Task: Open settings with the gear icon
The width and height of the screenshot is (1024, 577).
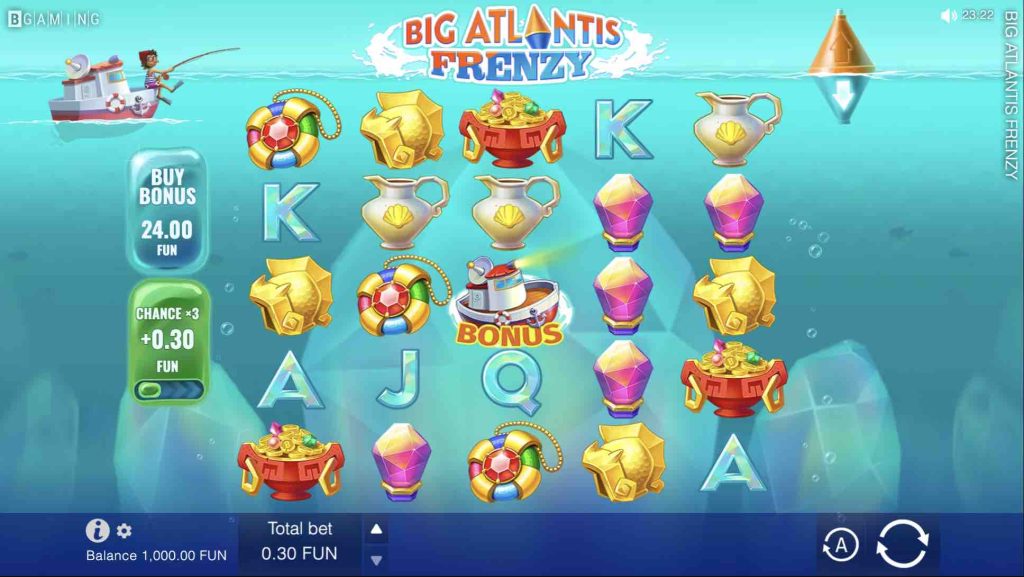Action: (124, 531)
